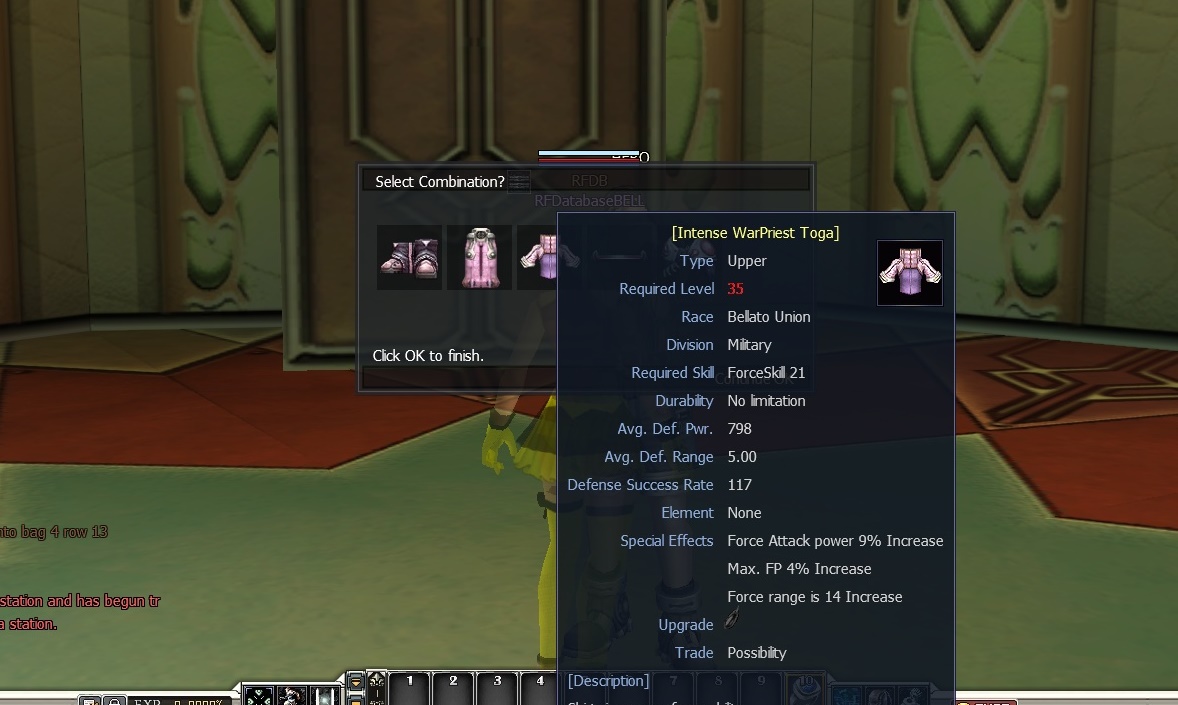
Task: Select the pink boots combination item
Action: tap(409, 257)
